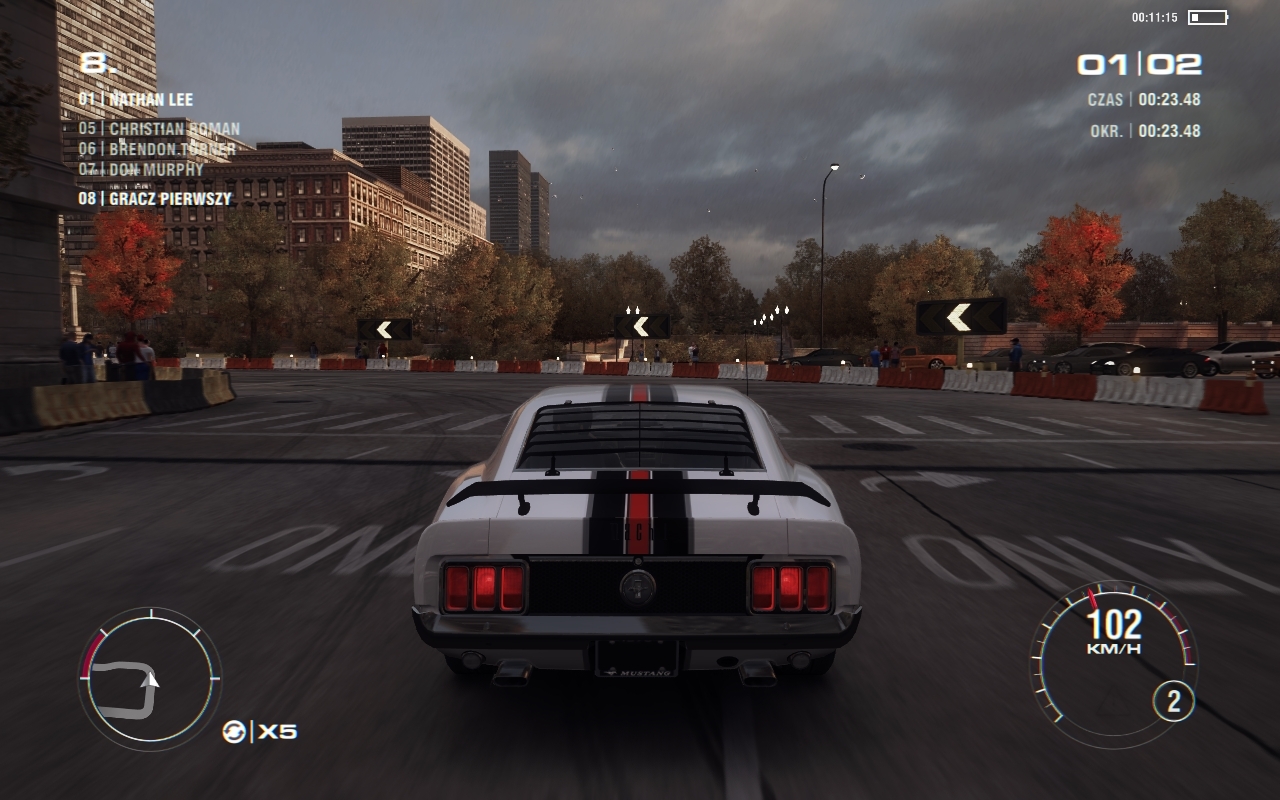Activate the flashback rewind icon
This screenshot has height=800, width=1280.
(234, 732)
